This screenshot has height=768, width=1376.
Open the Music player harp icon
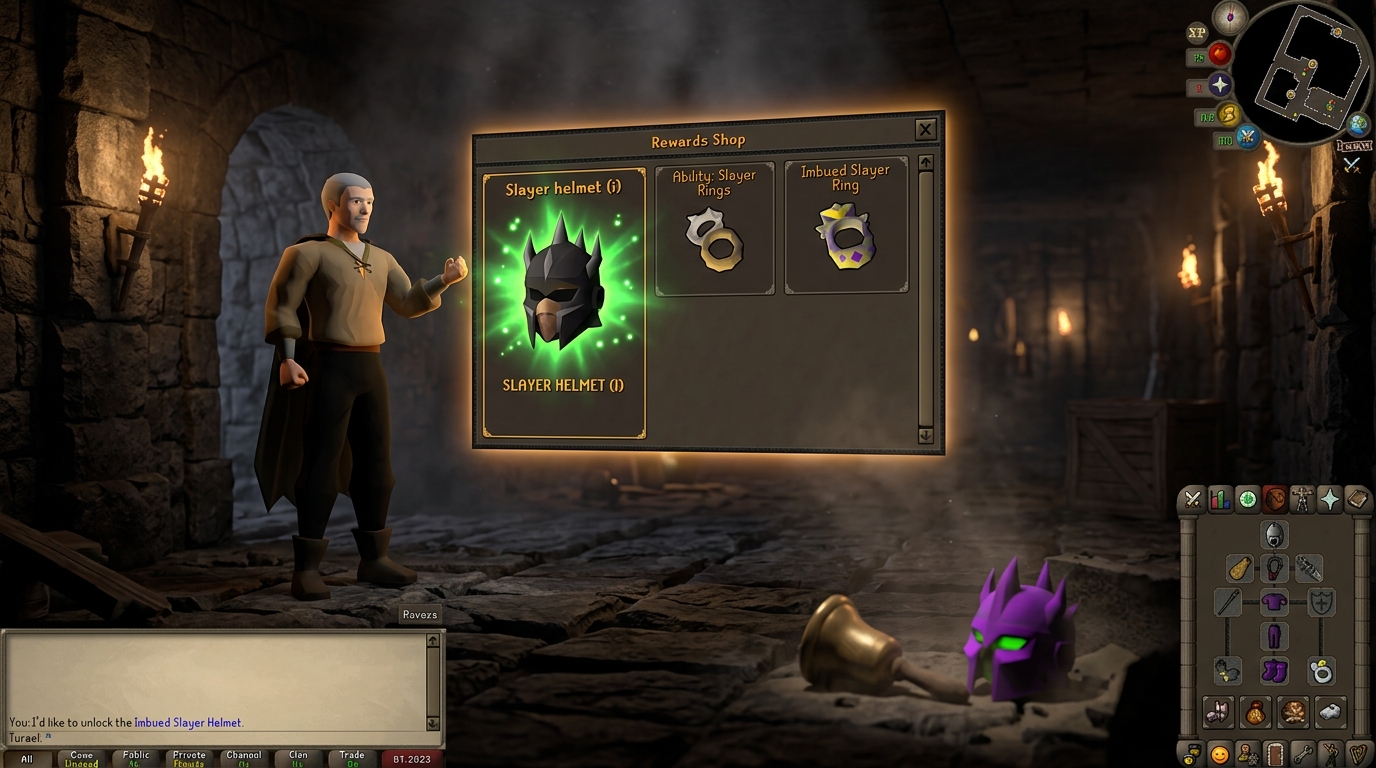click(1357, 755)
